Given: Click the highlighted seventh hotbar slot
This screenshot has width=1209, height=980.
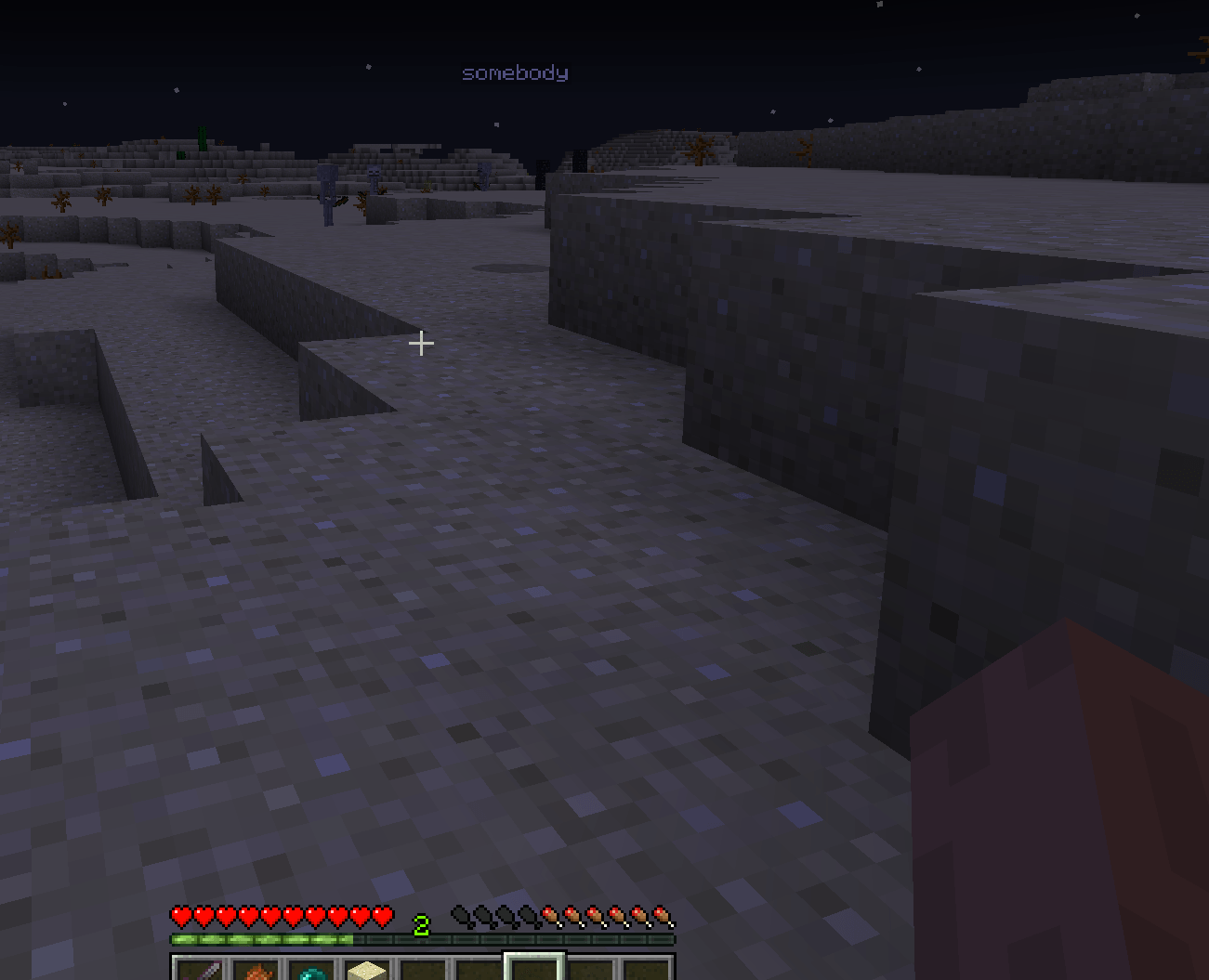Looking at the screenshot, I should tap(532, 971).
